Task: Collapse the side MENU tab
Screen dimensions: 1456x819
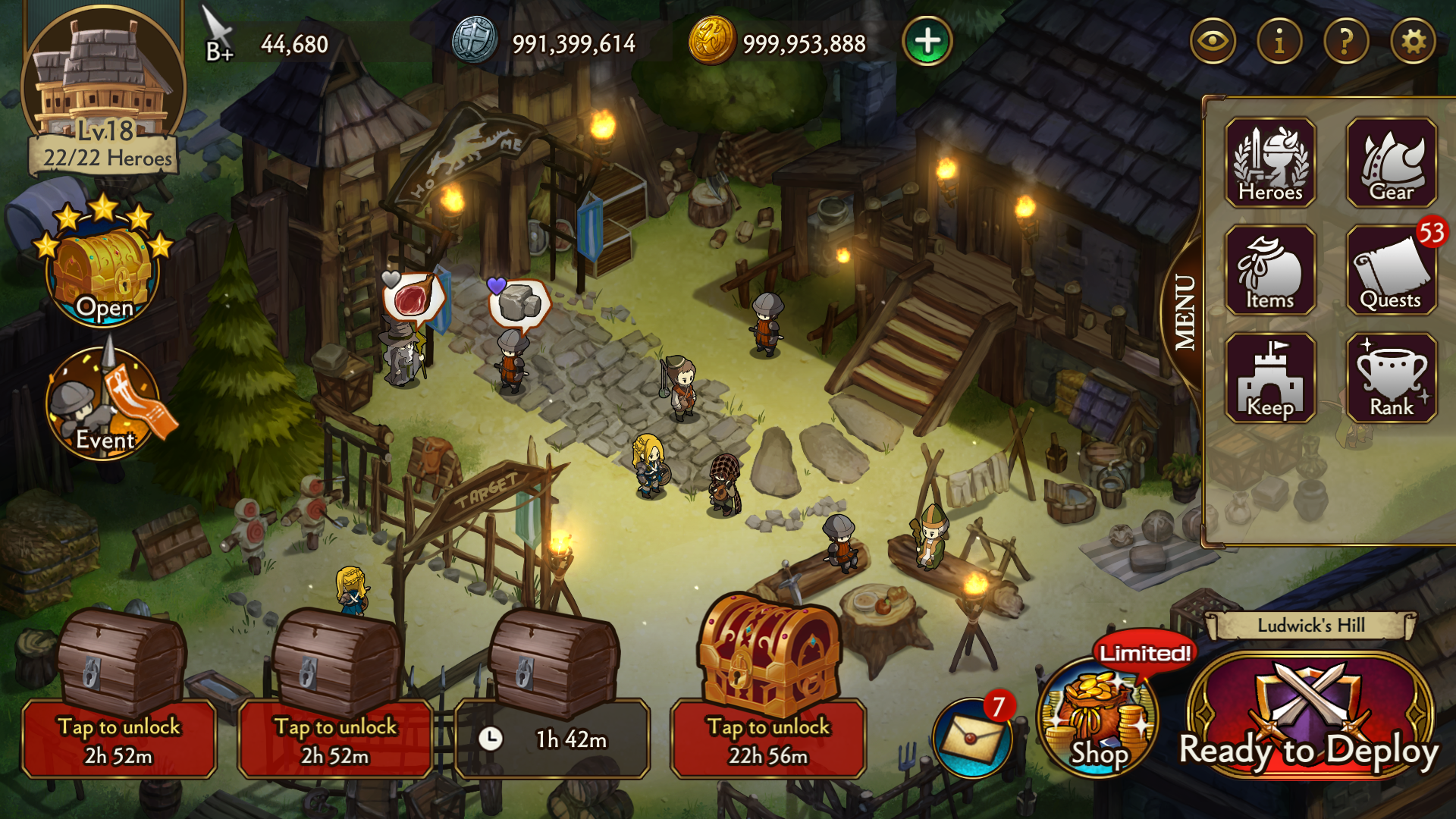Action: [x=1184, y=312]
